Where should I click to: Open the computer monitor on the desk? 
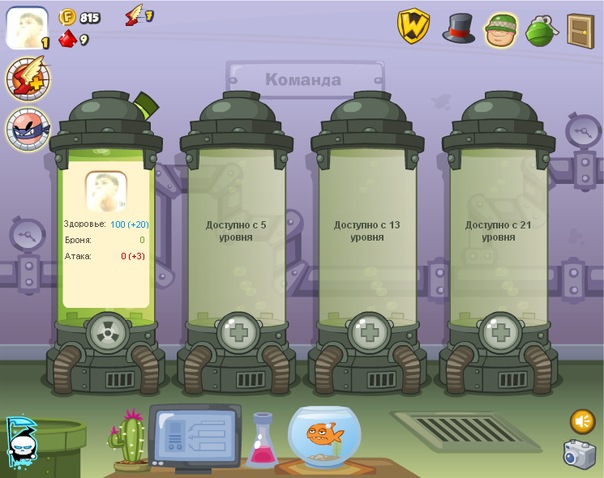[194, 436]
